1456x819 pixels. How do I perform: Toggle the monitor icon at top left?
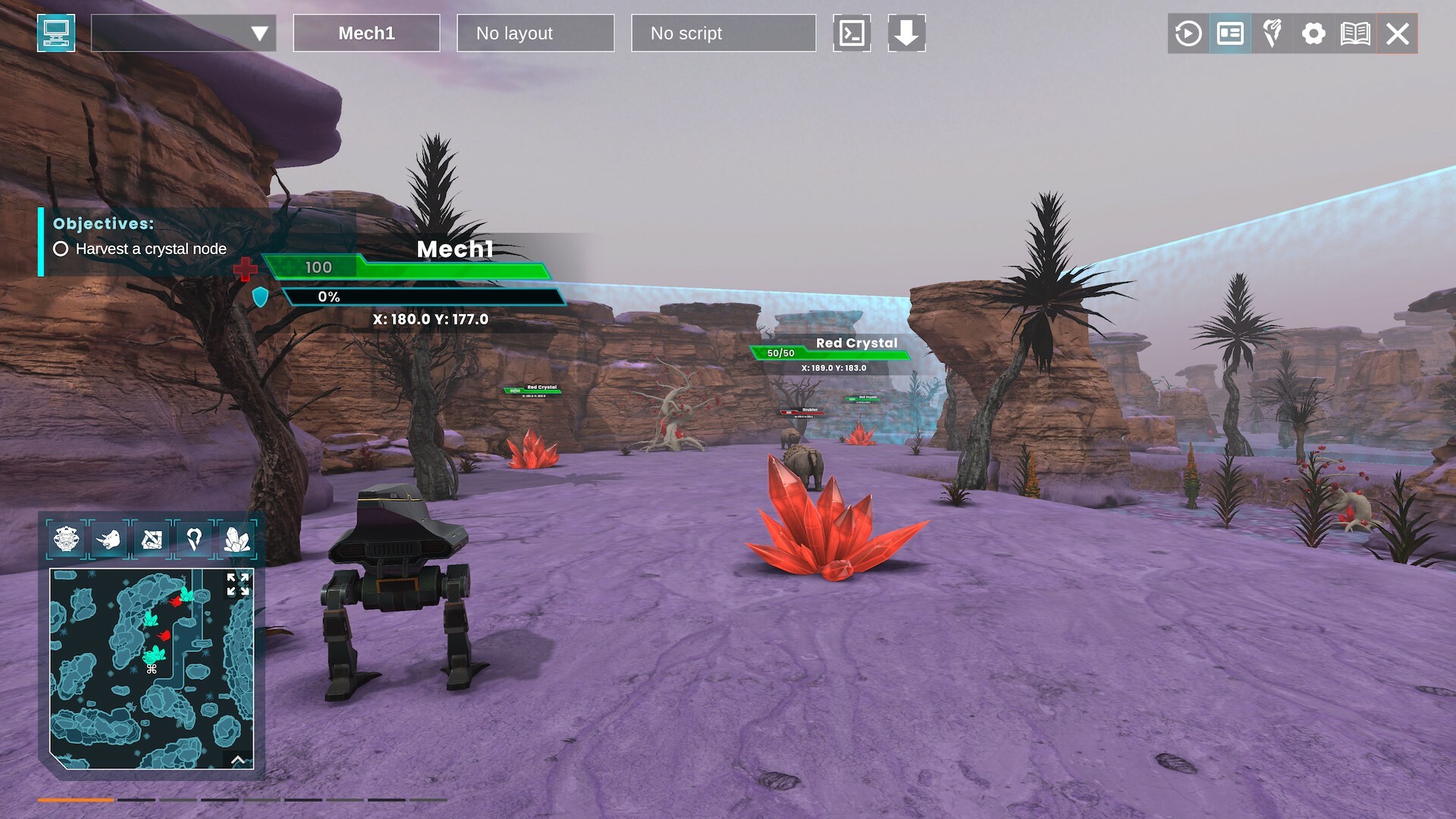click(57, 33)
